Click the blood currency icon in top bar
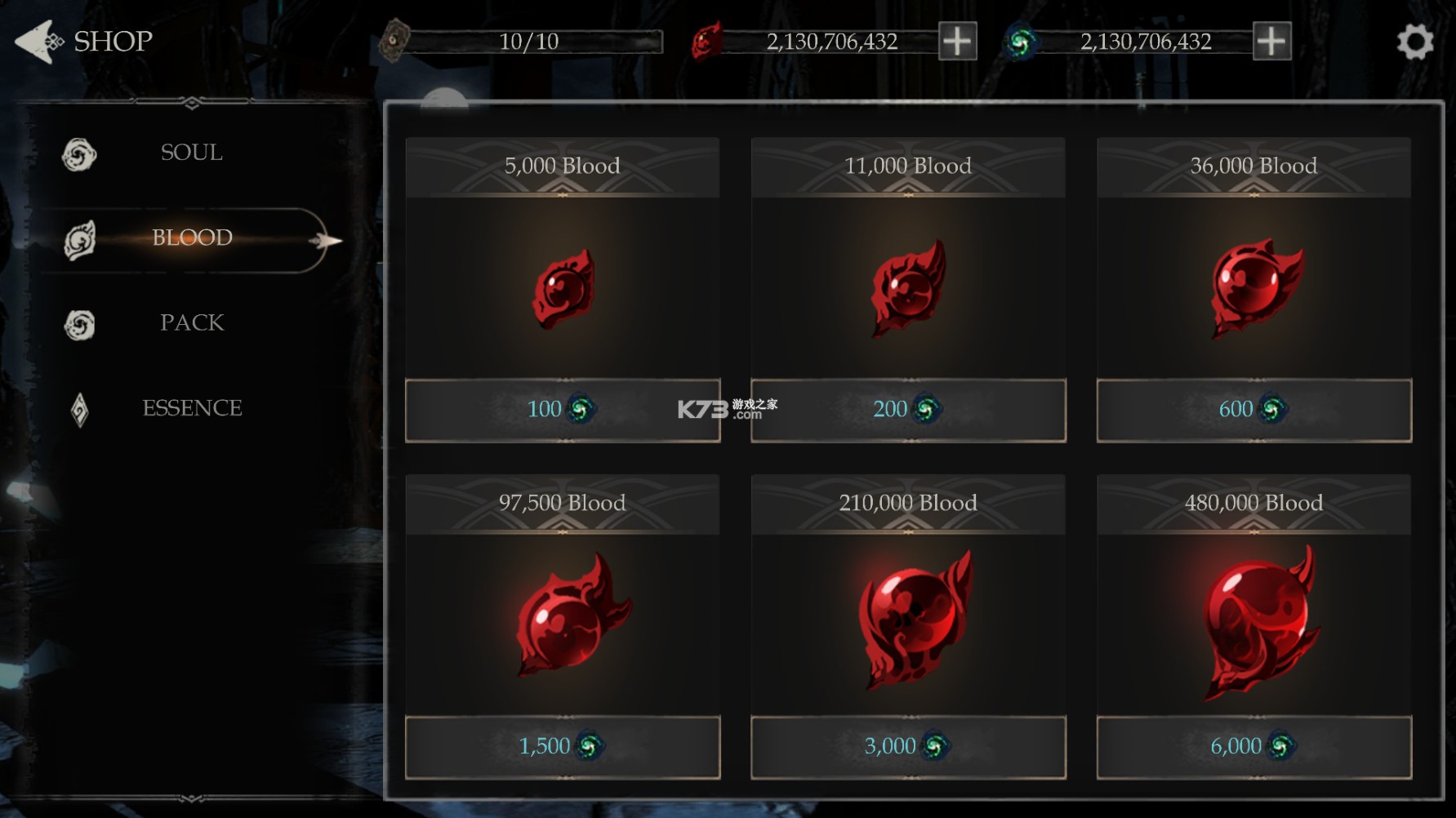Screen dimensions: 1456x818 pyautogui.click(x=707, y=40)
